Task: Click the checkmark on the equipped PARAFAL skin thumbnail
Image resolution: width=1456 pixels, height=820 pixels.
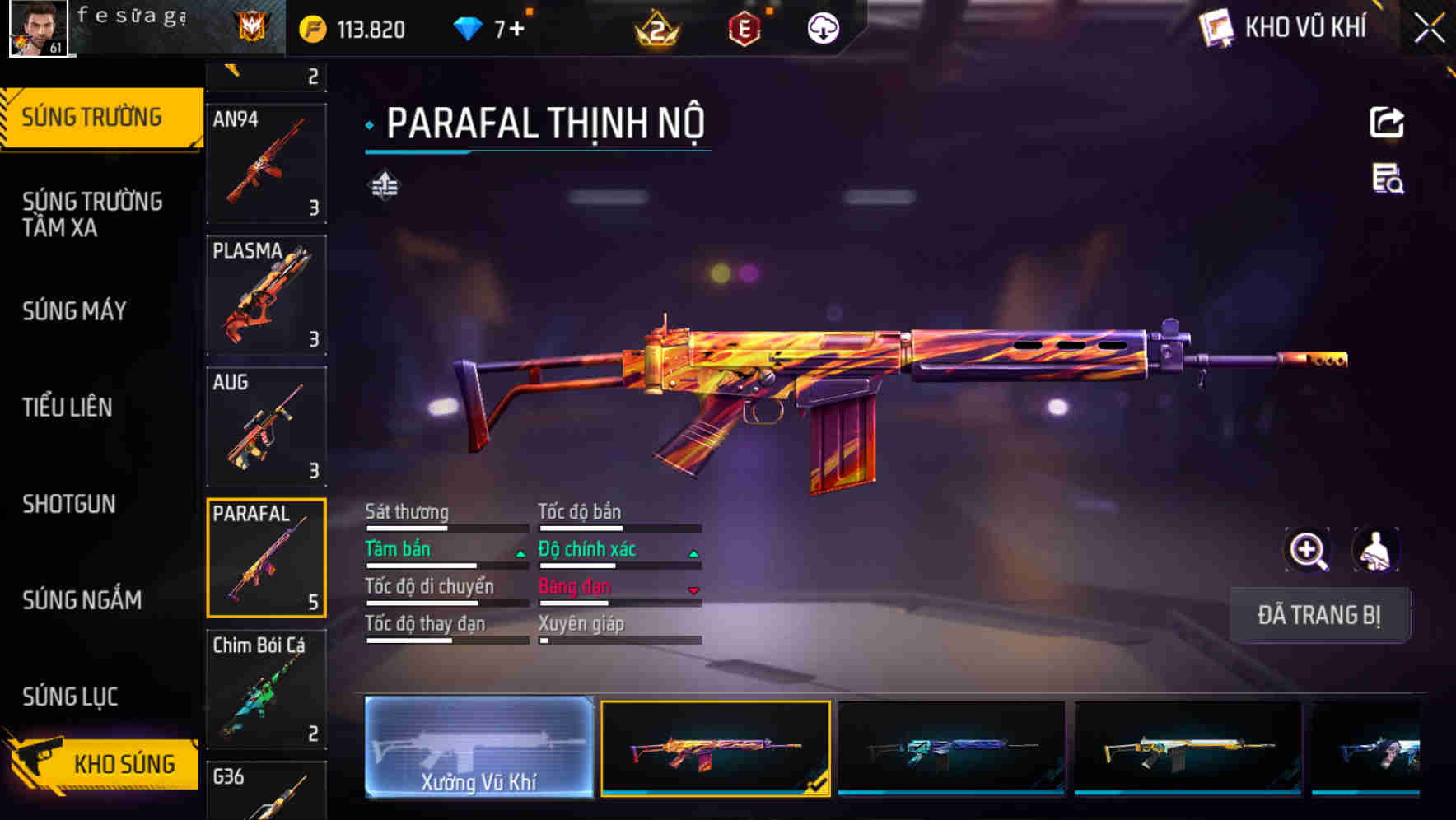Action: click(x=817, y=783)
